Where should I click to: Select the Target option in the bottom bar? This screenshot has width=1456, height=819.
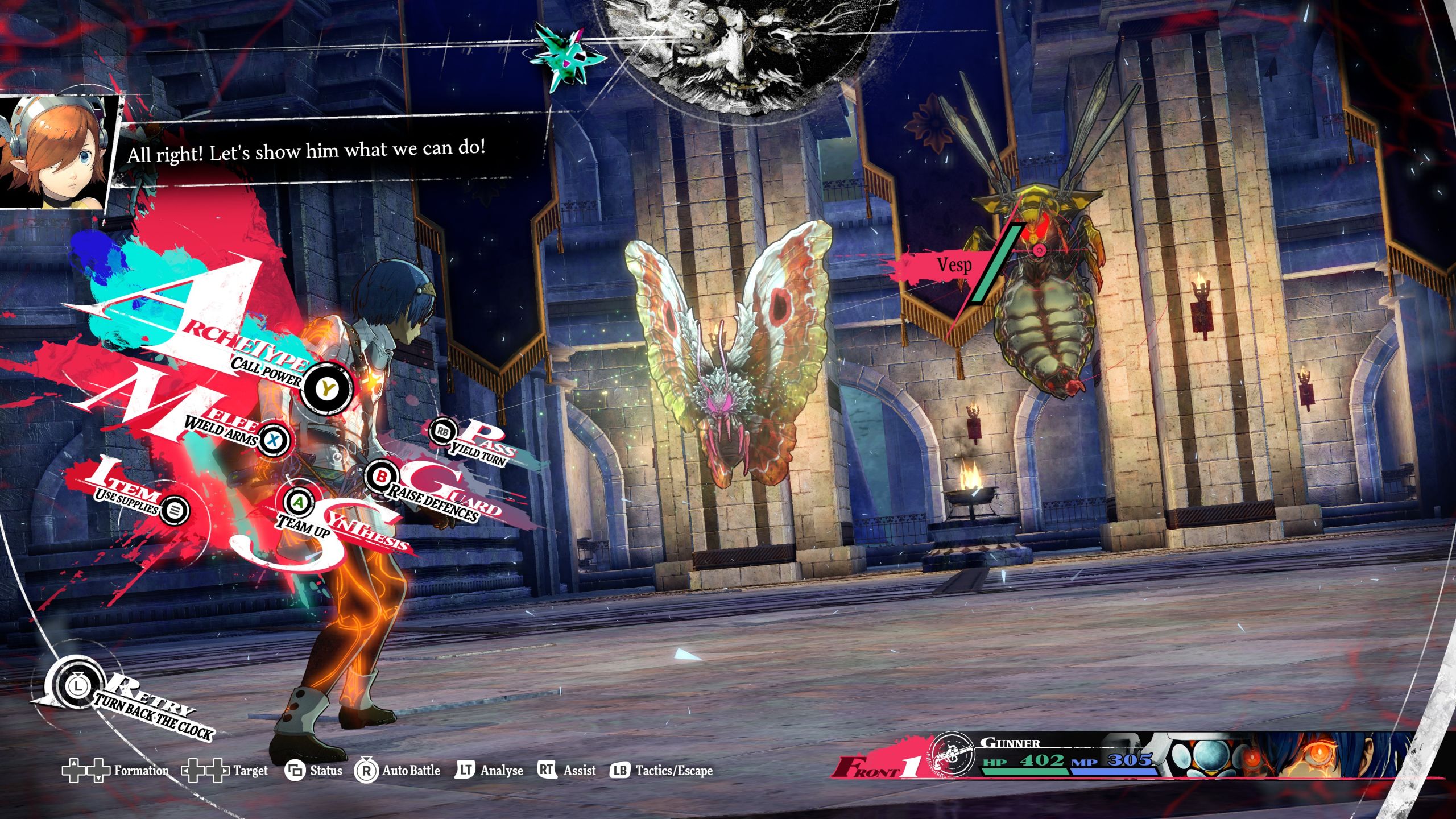coord(225,771)
